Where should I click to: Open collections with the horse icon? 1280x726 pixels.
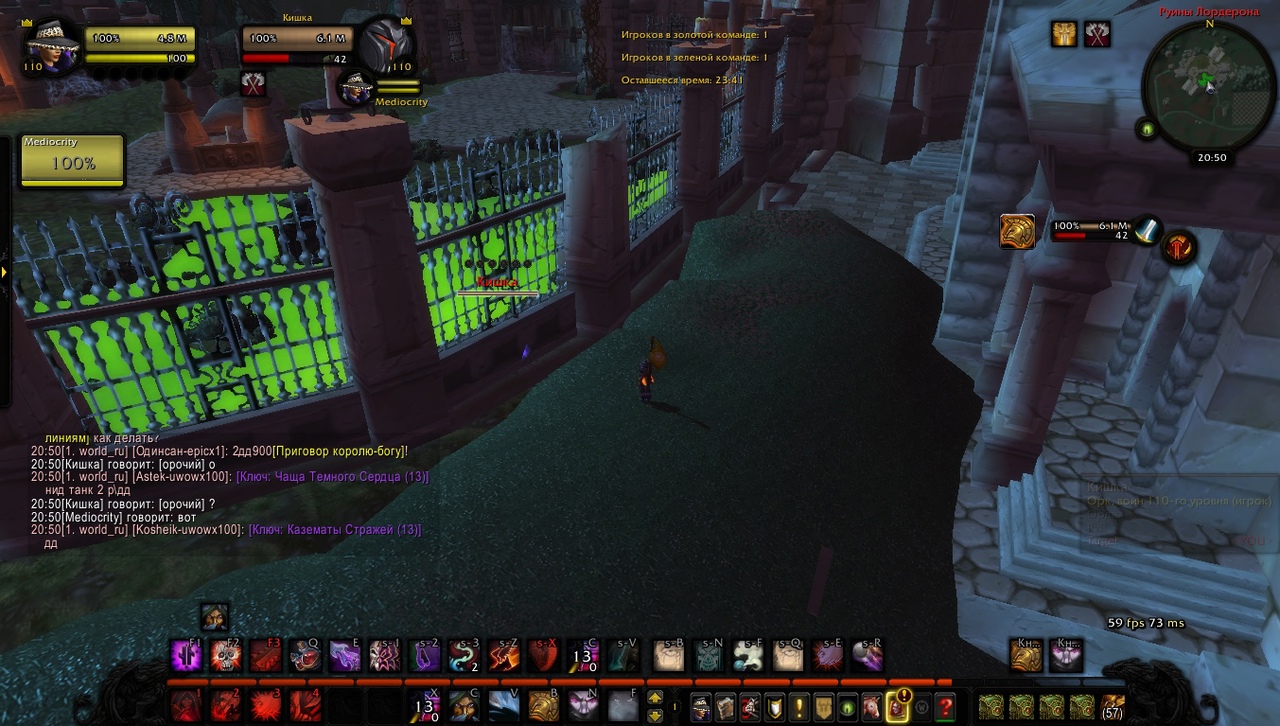point(872,708)
